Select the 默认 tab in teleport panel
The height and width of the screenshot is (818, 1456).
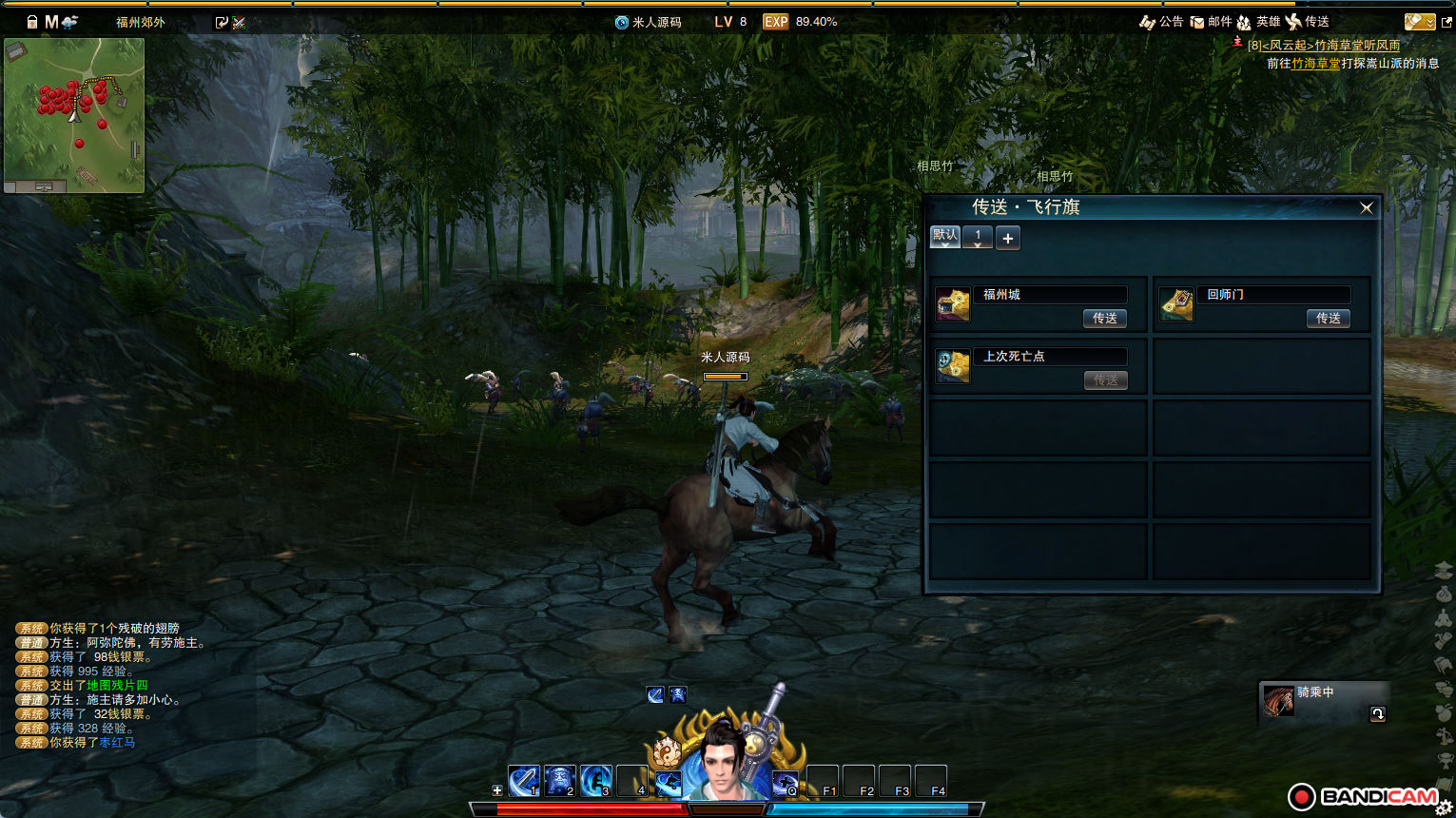[x=945, y=236]
